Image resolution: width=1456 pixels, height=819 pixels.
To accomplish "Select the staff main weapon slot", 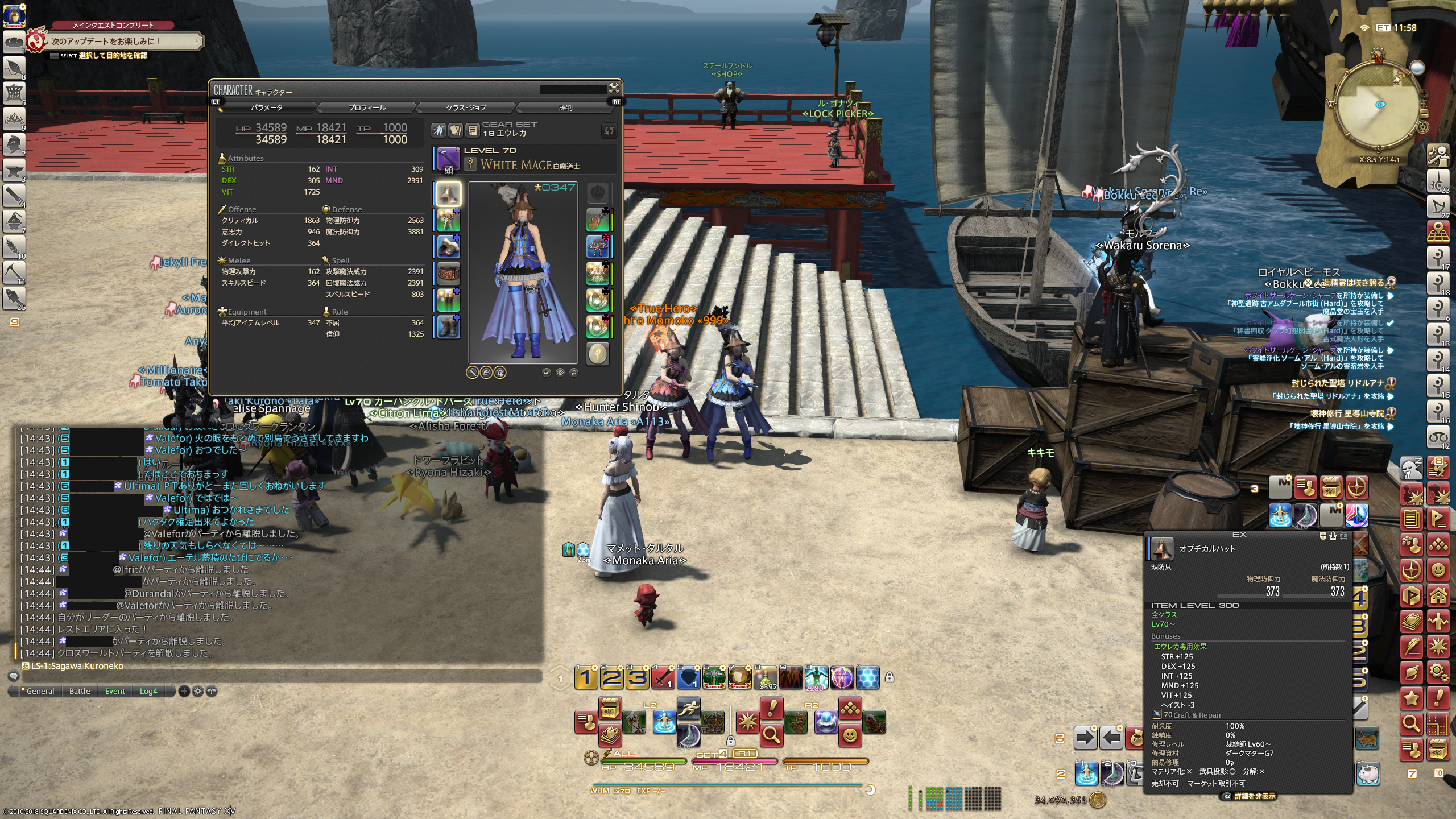I will tap(448, 160).
